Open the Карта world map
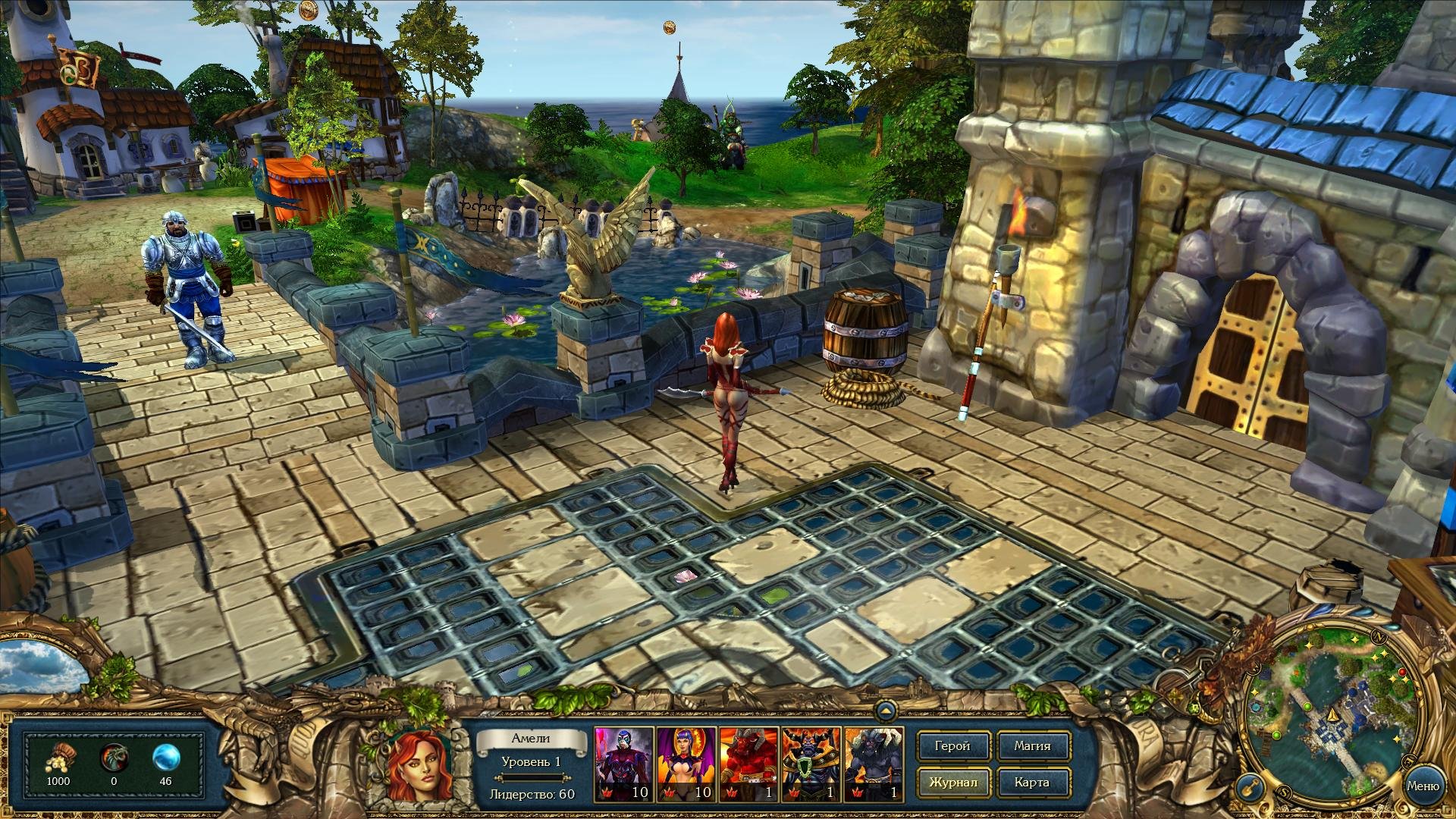 coord(1032,783)
